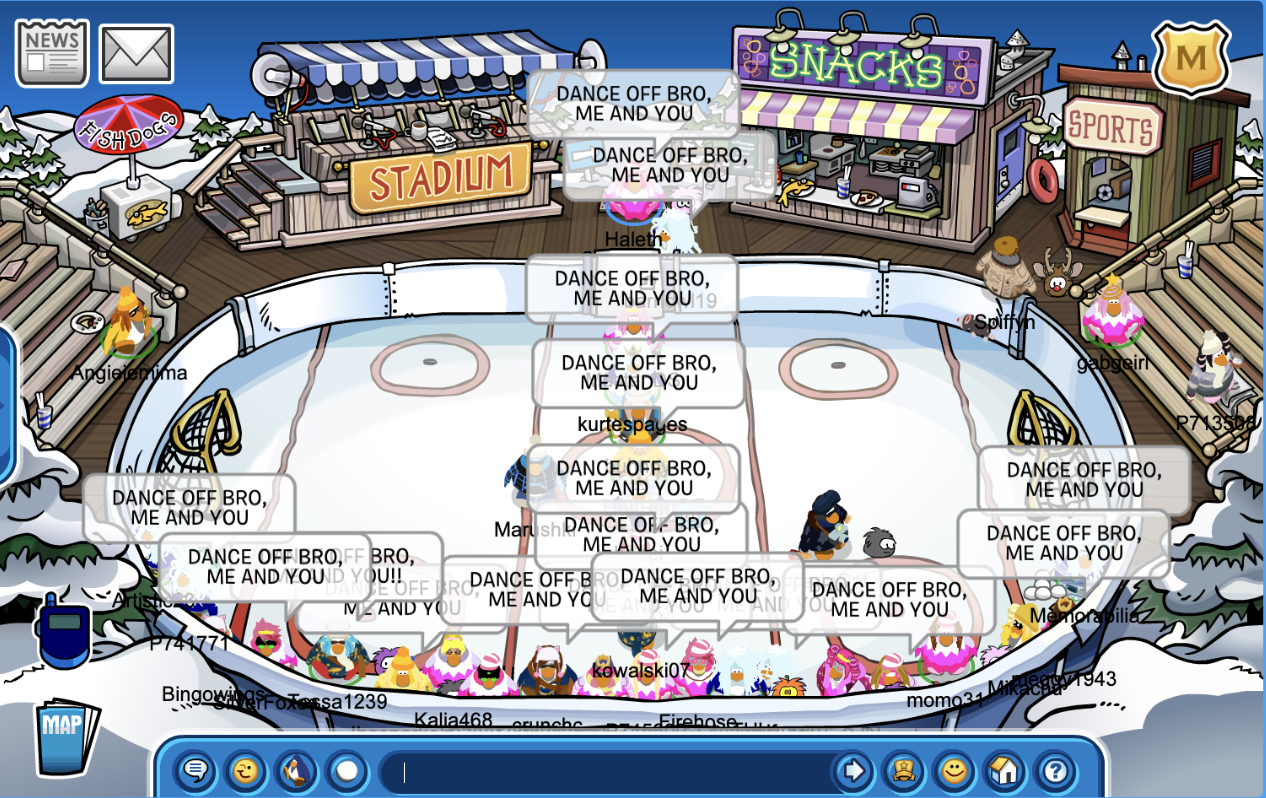The height and width of the screenshot is (798, 1266).
Task: Show the winking face emote menu
Action: [246, 771]
